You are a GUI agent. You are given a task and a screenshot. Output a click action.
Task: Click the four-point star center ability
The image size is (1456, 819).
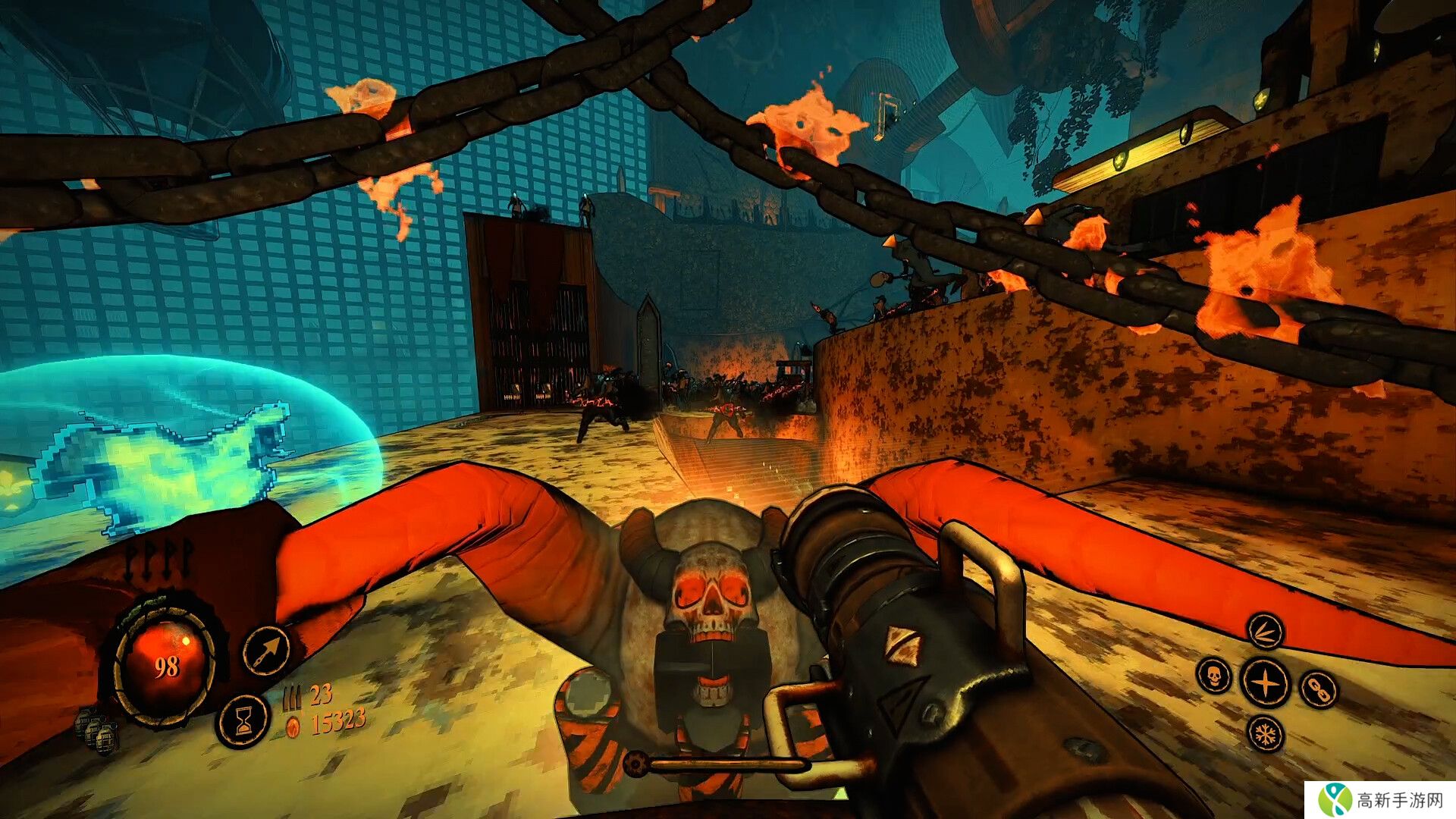point(1265,682)
